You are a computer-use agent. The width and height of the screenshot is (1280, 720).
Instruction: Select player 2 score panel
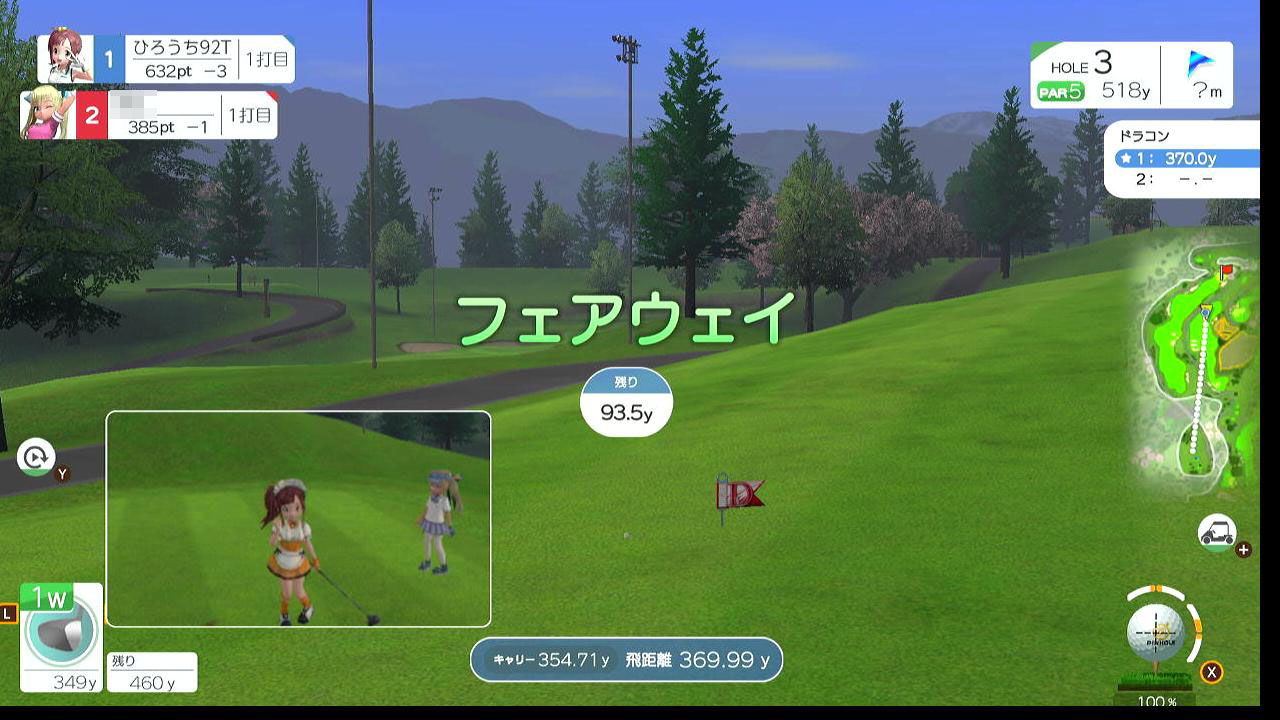click(x=150, y=115)
